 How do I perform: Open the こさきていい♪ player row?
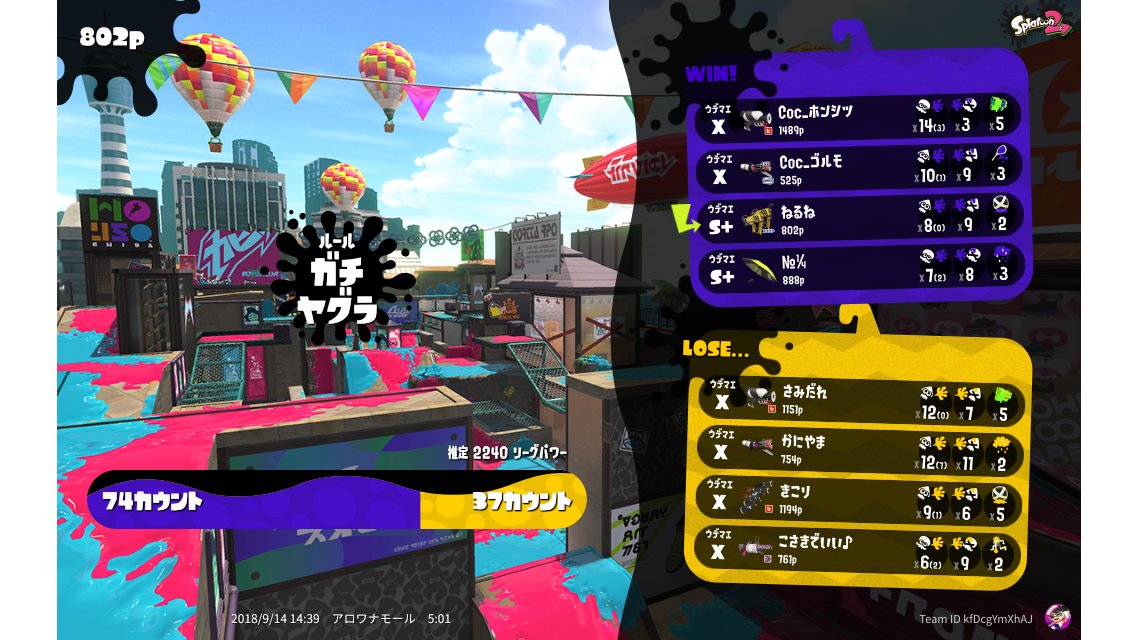(x=859, y=551)
